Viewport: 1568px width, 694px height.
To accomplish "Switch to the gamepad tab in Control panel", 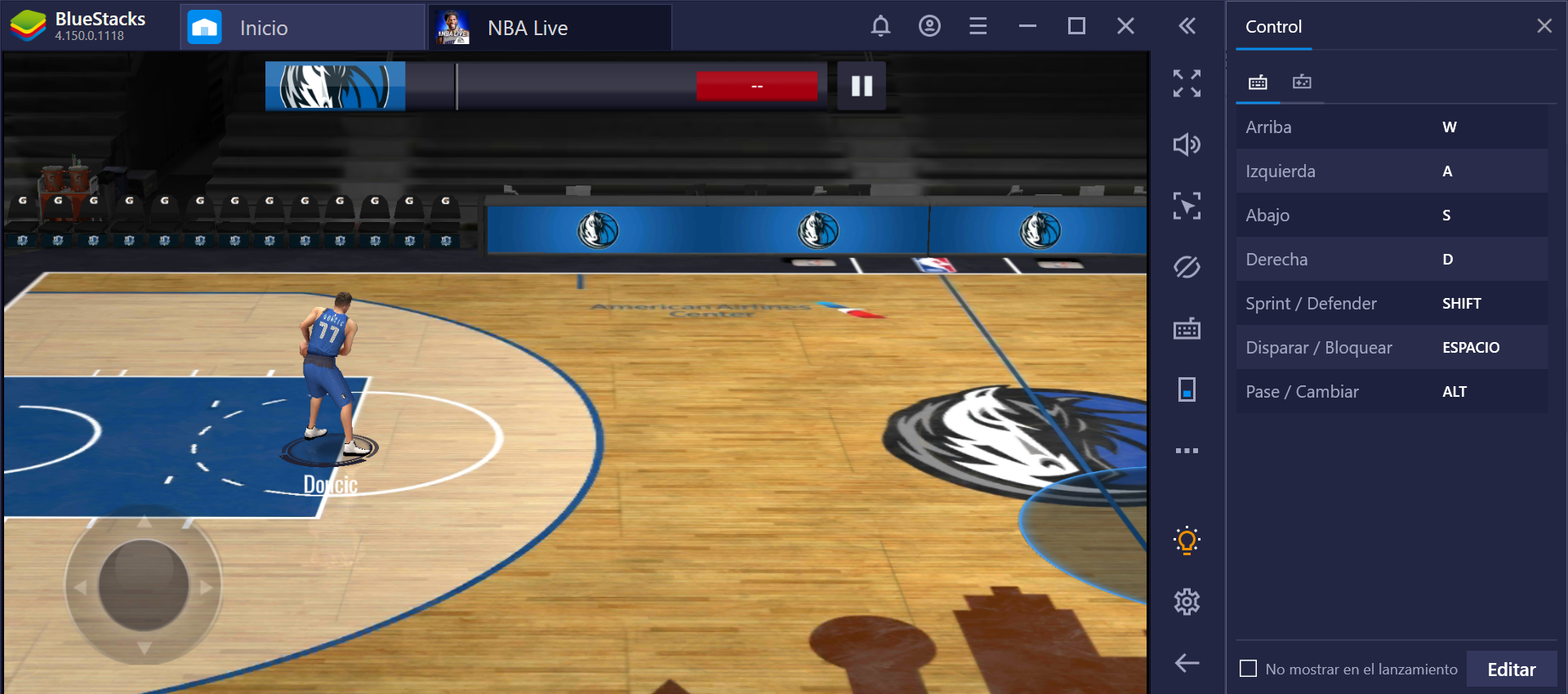I will pyautogui.click(x=1302, y=82).
